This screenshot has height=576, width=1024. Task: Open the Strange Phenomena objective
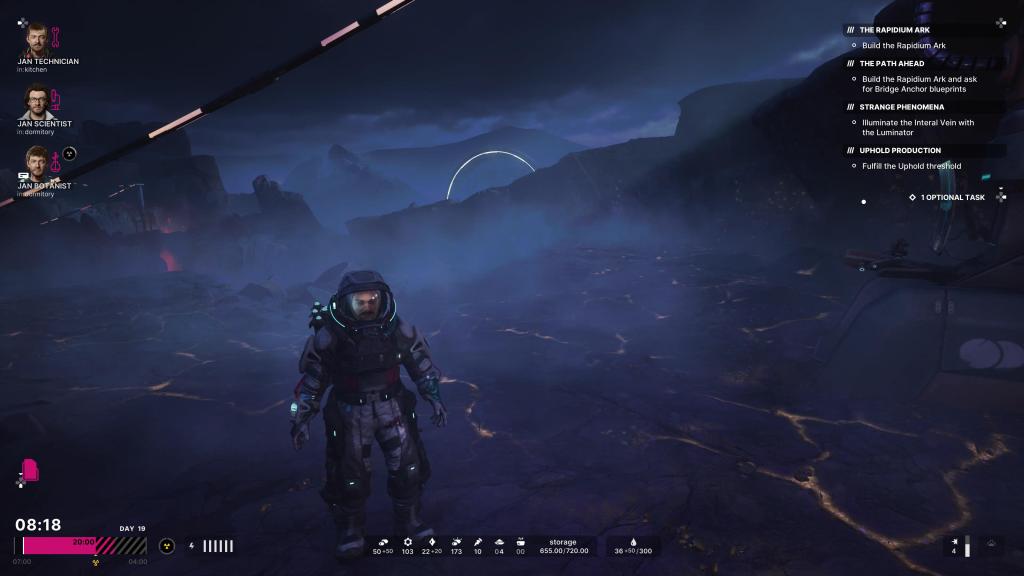(901, 106)
